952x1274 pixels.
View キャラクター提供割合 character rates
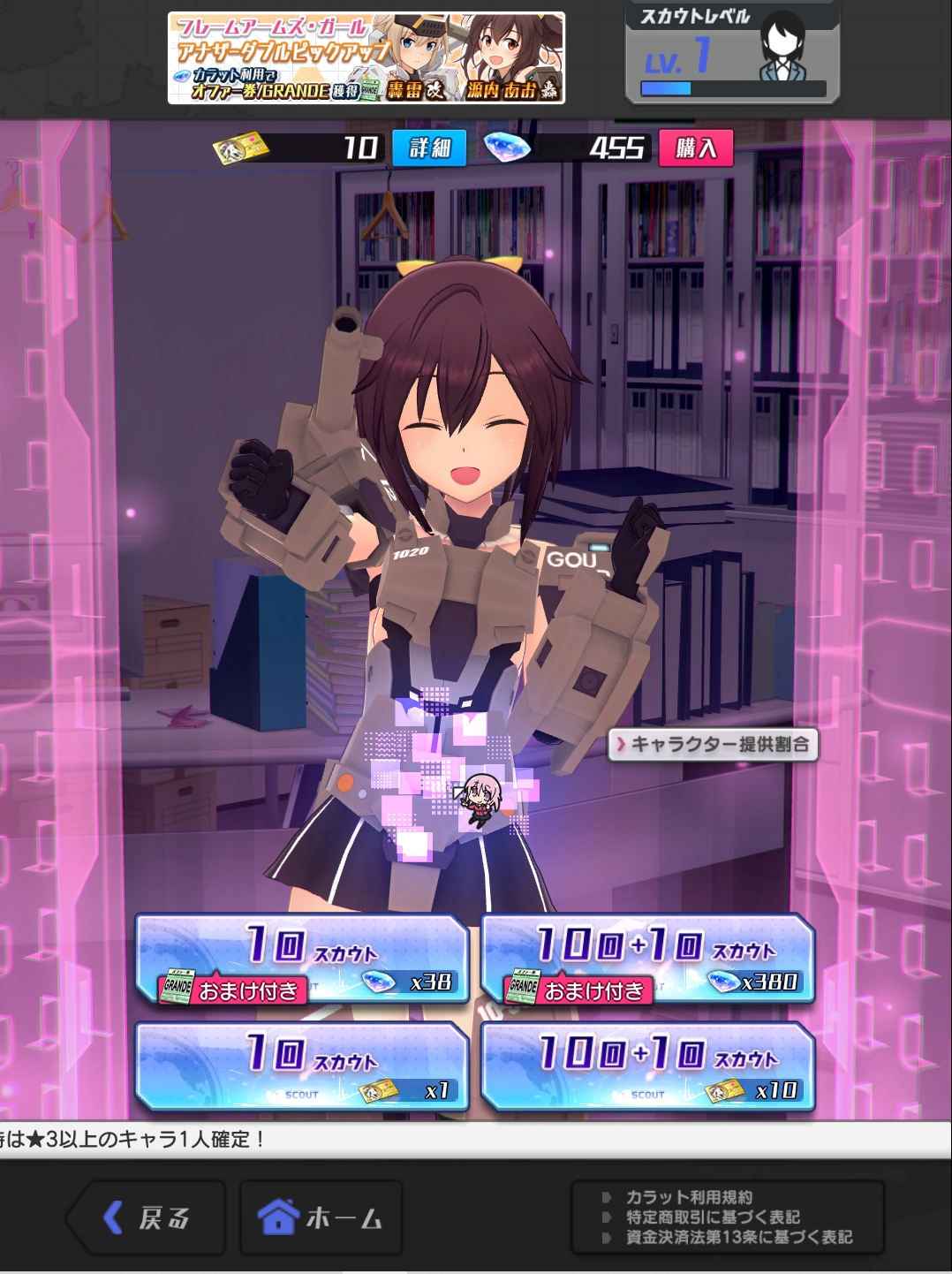[714, 745]
